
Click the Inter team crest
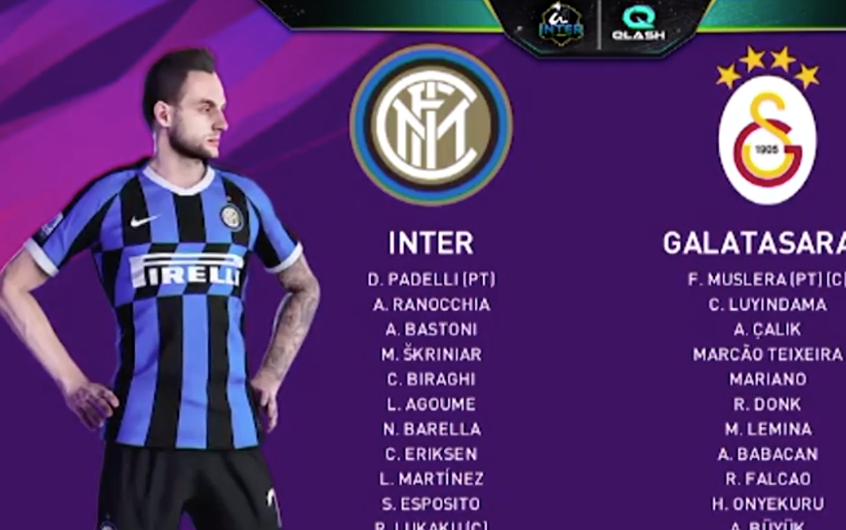click(x=431, y=124)
